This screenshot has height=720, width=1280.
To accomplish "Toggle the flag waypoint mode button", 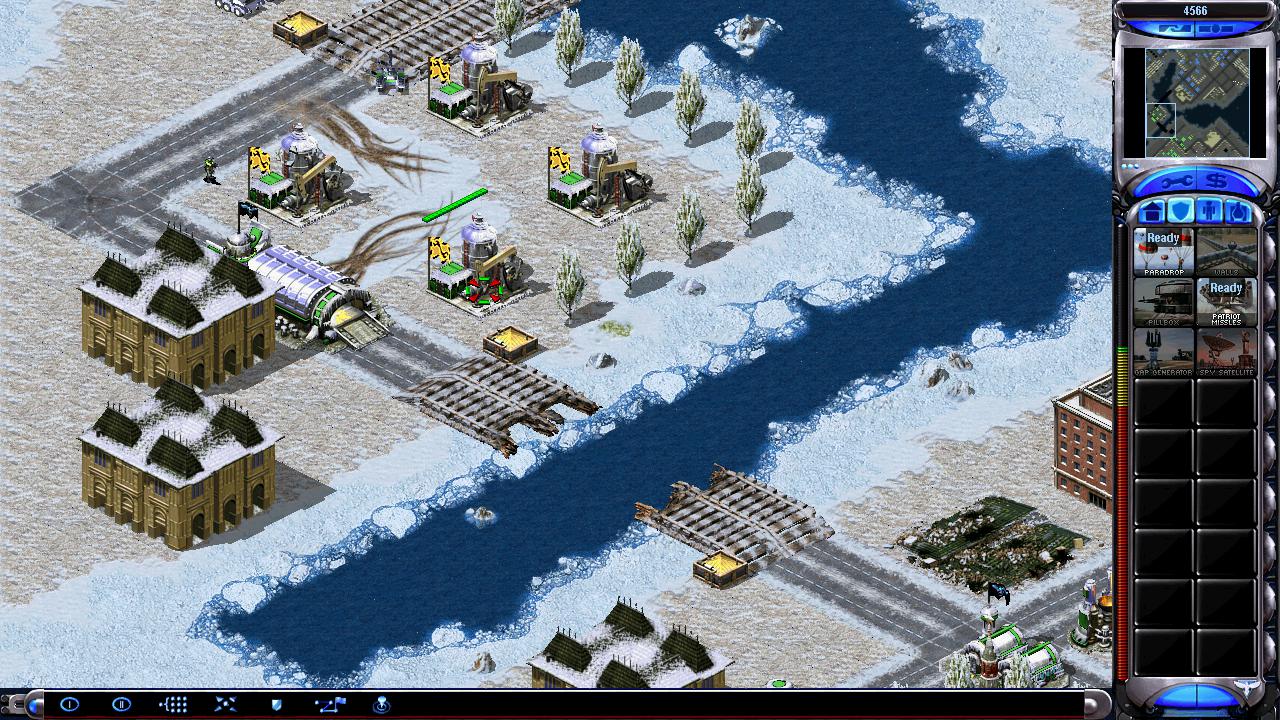I will 329,705.
